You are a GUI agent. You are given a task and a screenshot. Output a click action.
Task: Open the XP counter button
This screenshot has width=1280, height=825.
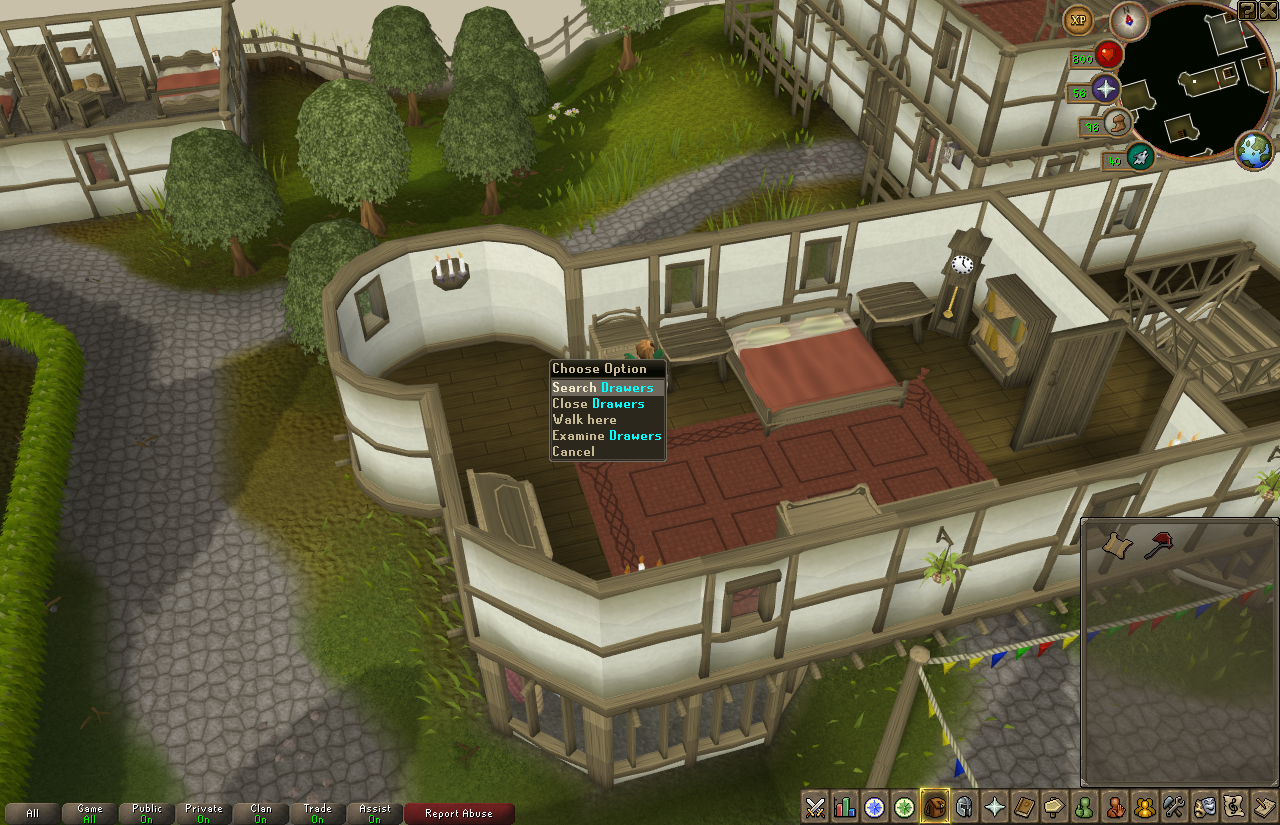[x=1079, y=19]
